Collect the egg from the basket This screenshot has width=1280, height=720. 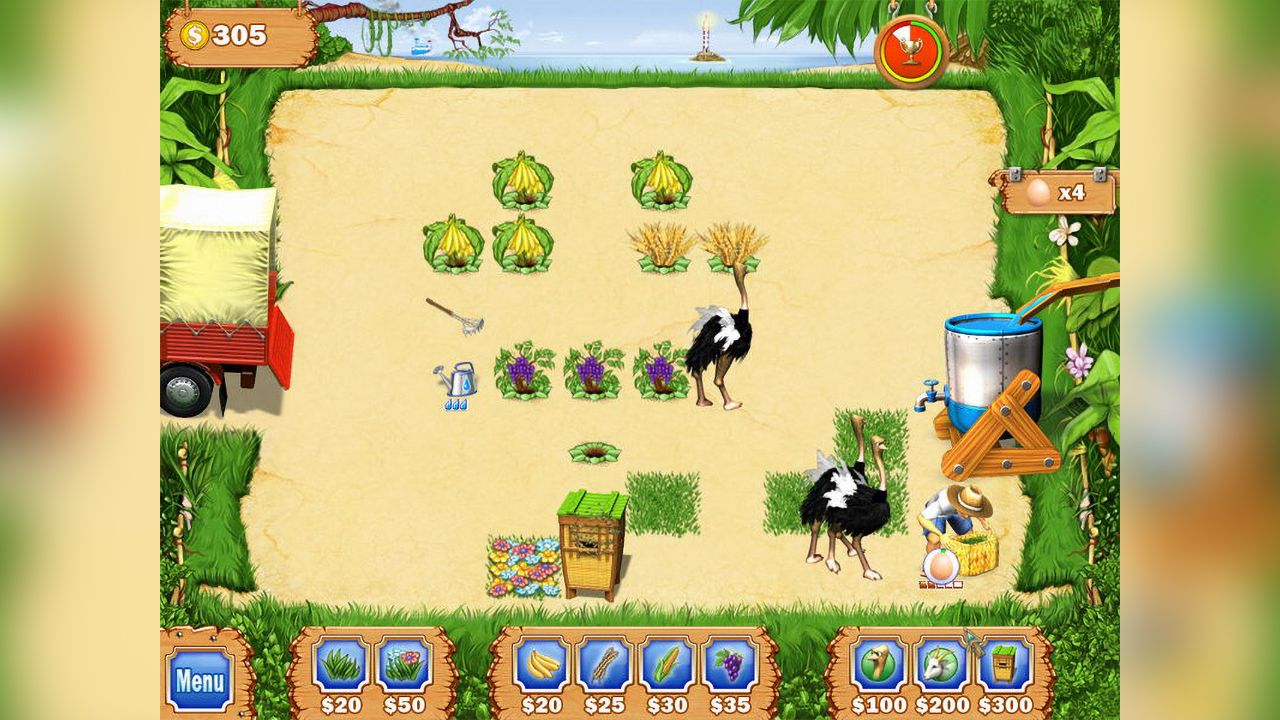tap(940, 566)
